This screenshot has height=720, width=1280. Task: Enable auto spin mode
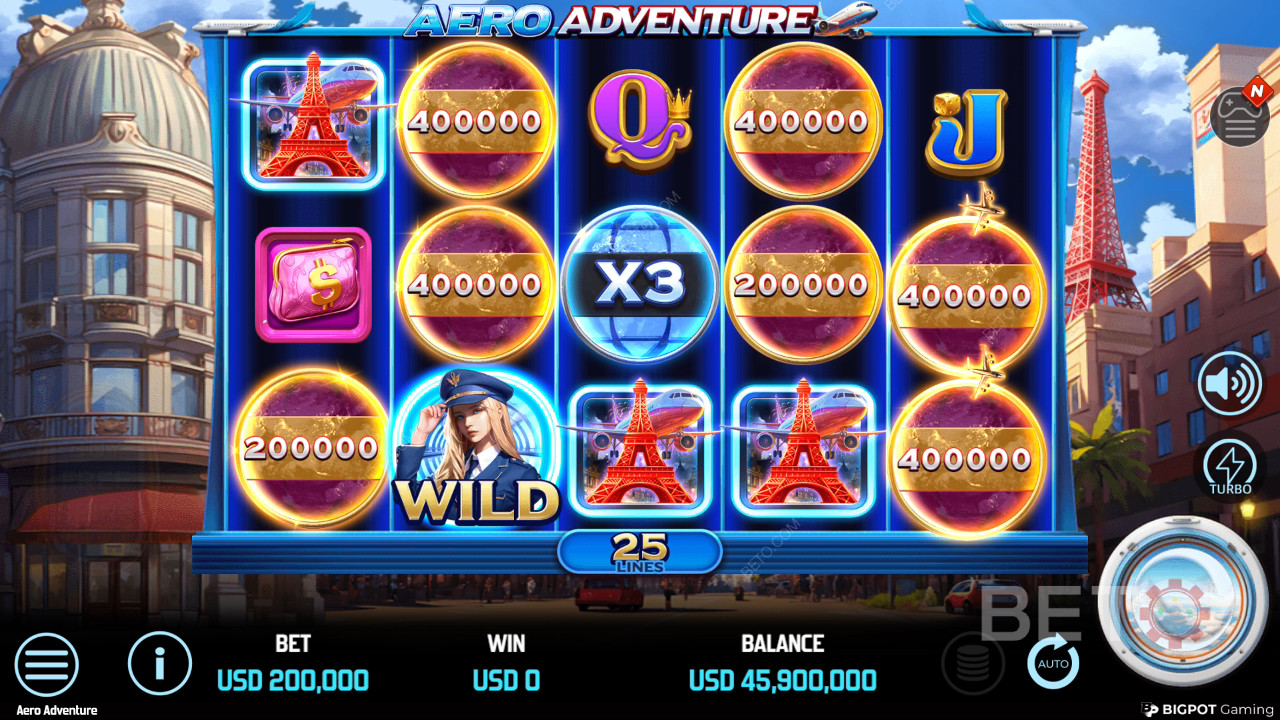tap(1053, 663)
